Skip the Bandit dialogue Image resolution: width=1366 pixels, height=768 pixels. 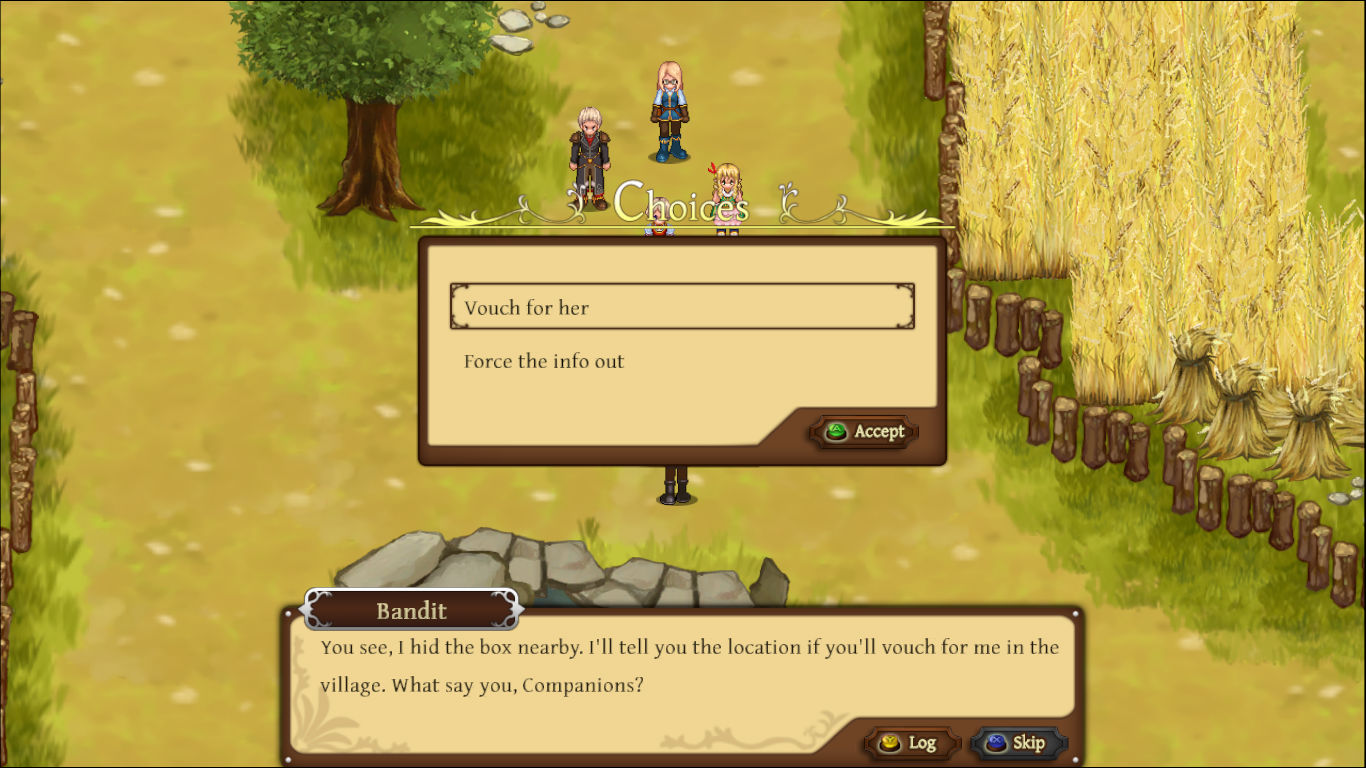click(1017, 743)
